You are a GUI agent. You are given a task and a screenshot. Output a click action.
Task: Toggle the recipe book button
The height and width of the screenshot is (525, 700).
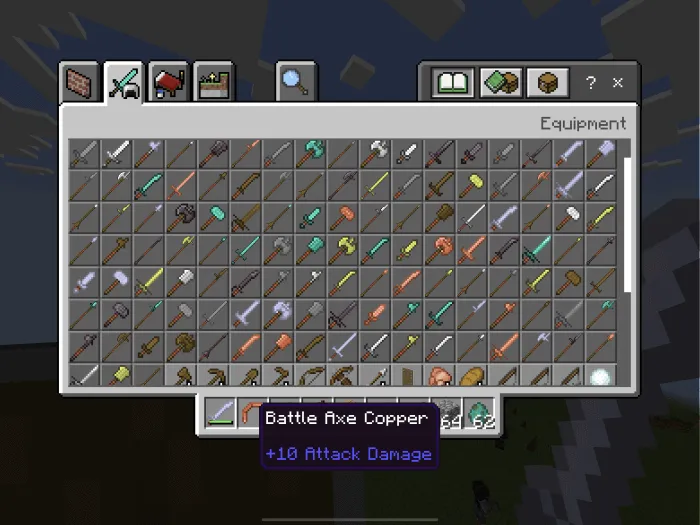point(452,83)
